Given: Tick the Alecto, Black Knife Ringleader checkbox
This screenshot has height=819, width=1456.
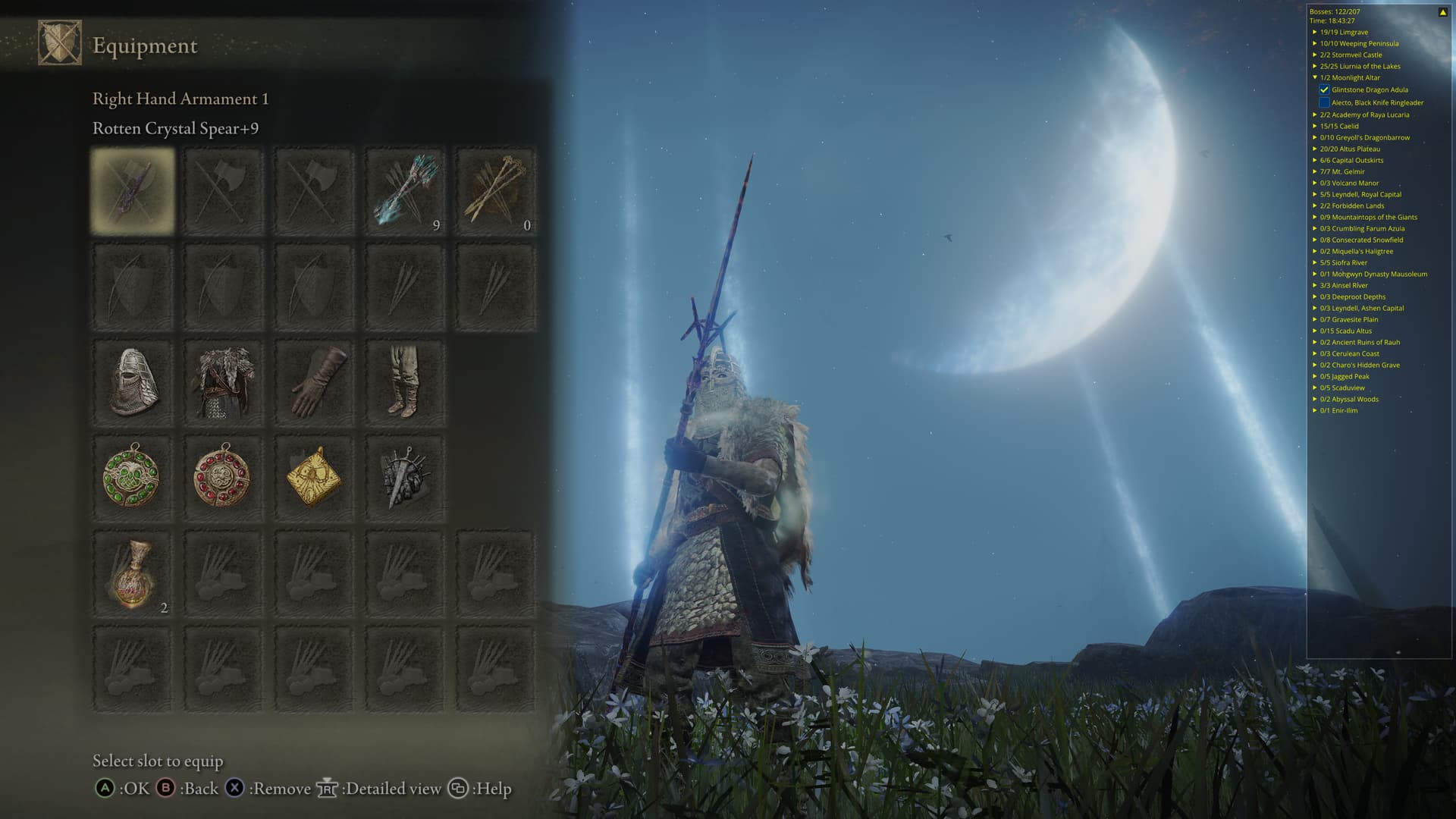Looking at the screenshot, I should click(x=1324, y=102).
